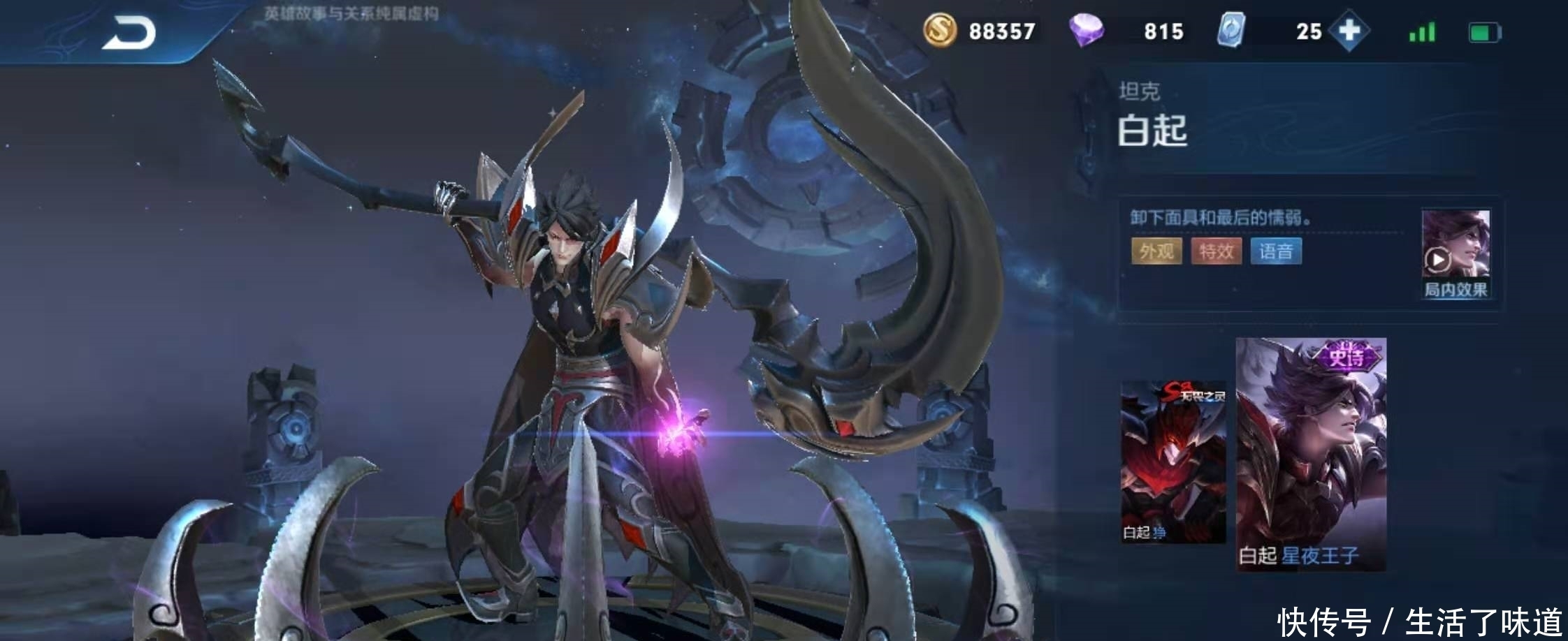Play the 局内效果 in-game effect preview
Screen dimensions: 1568x641
[x=1455, y=253]
